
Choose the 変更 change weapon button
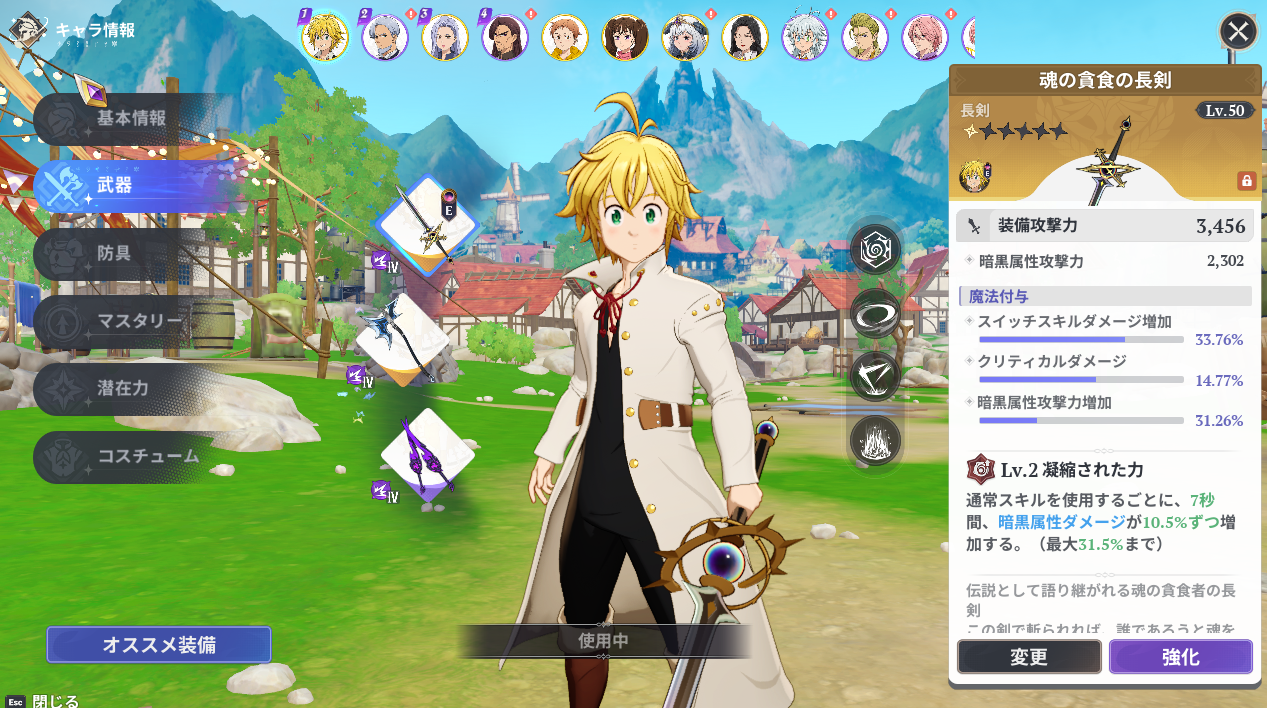[x=1028, y=657]
